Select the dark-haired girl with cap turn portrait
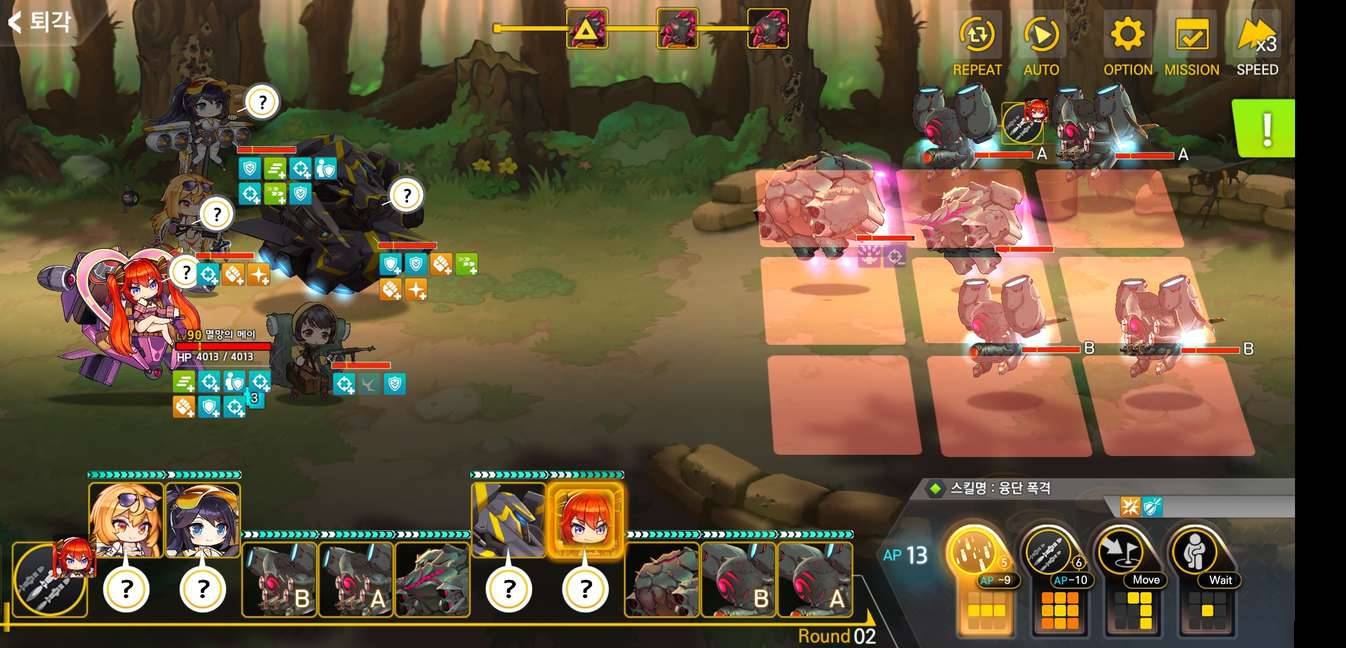This screenshot has height=648, width=1346. click(203, 520)
